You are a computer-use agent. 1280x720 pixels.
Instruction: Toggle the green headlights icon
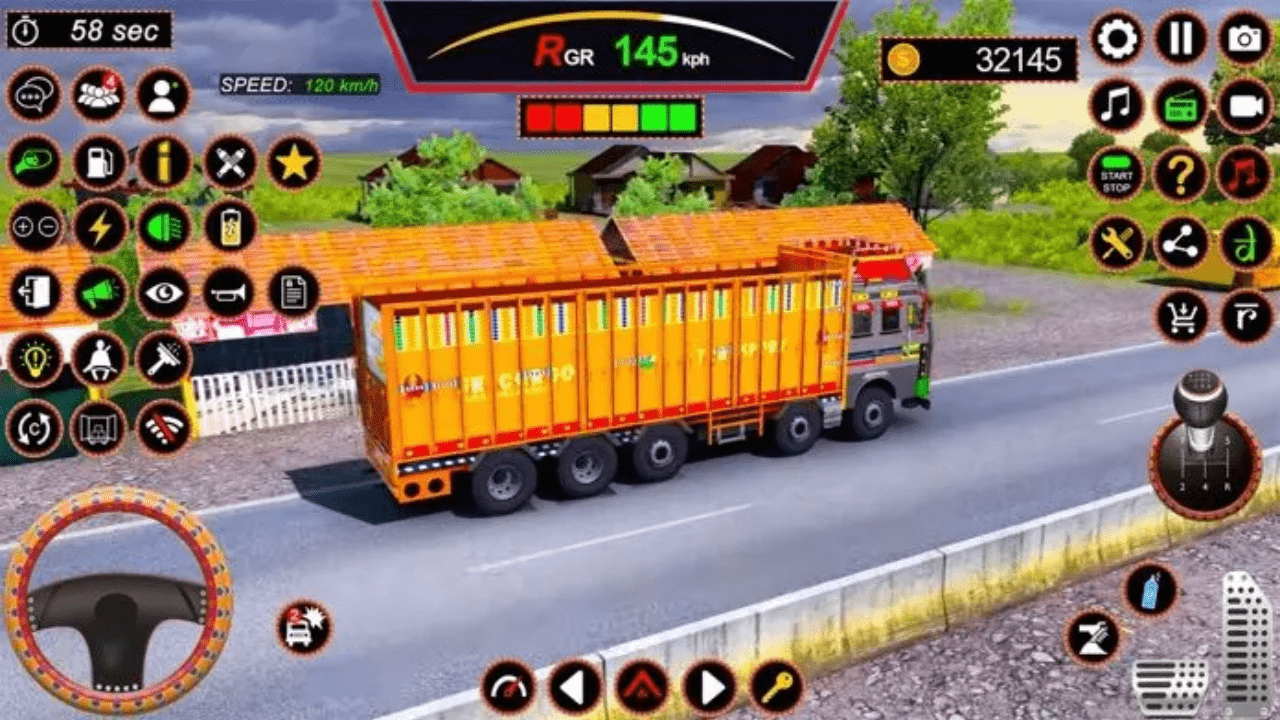(x=164, y=226)
